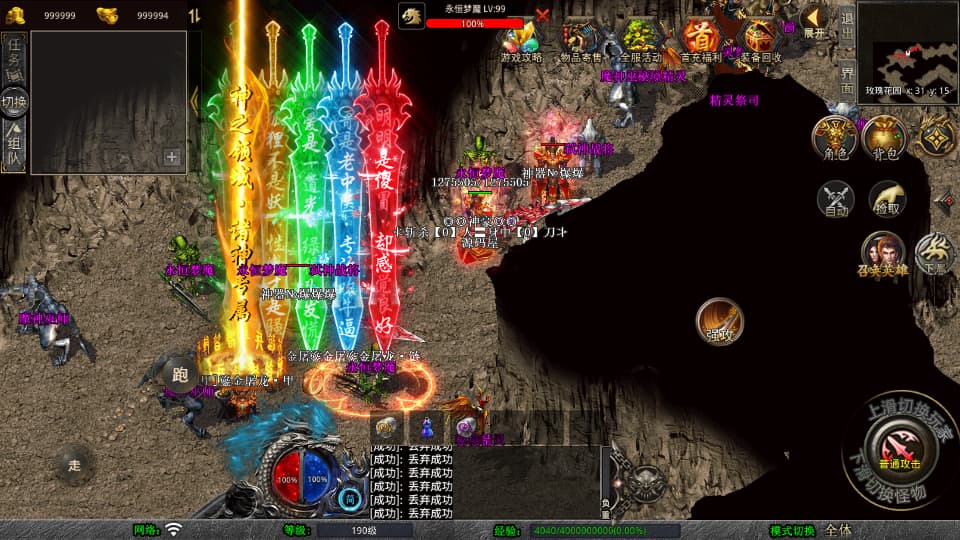Viewport: 960px width, 540px height.
Task: Open the minimap of 玫瑰花园
Action: pyautogui.click(x=907, y=47)
